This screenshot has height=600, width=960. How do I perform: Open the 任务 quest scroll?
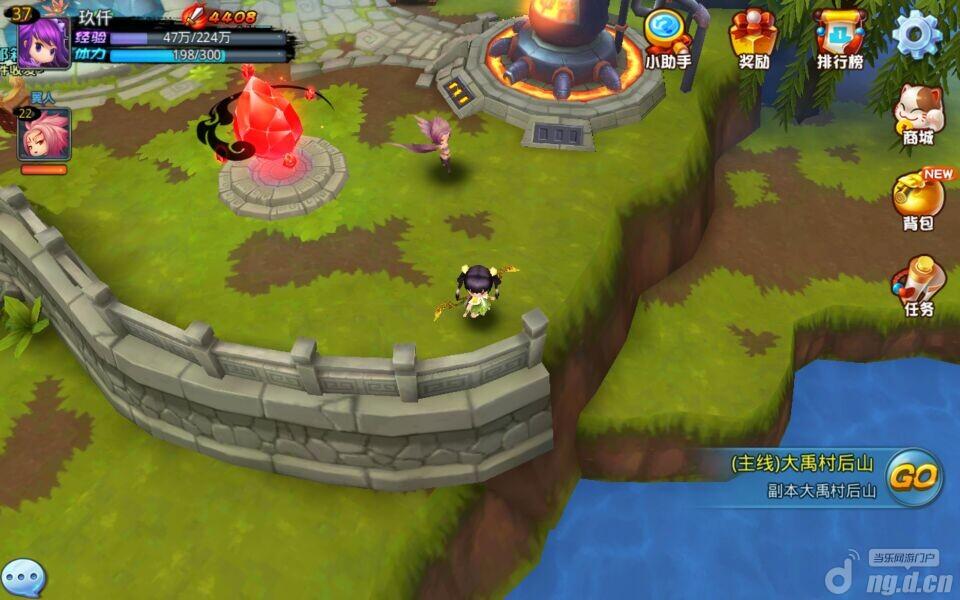coord(918,285)
